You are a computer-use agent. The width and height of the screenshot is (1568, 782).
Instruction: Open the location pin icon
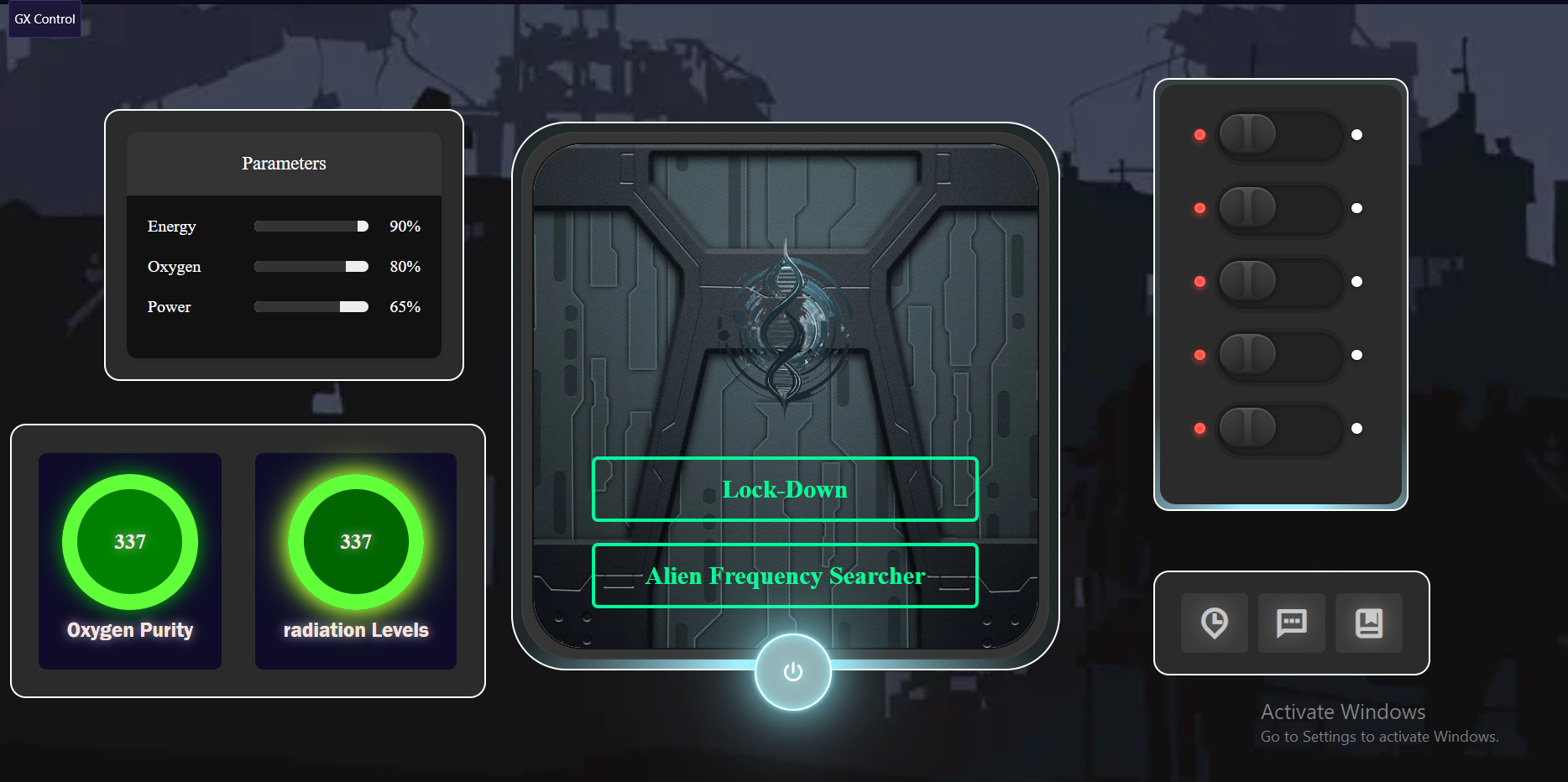[1214, 623]
